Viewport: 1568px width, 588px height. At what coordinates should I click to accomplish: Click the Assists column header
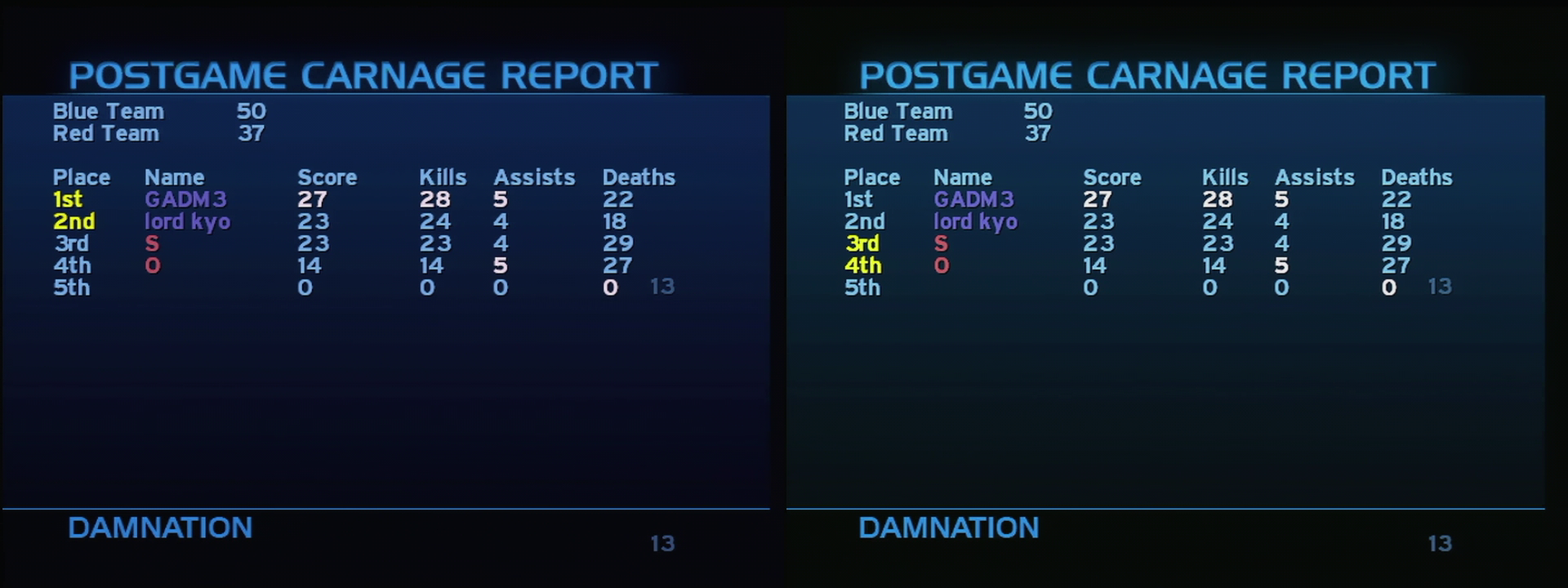click(x=534, y=176)
